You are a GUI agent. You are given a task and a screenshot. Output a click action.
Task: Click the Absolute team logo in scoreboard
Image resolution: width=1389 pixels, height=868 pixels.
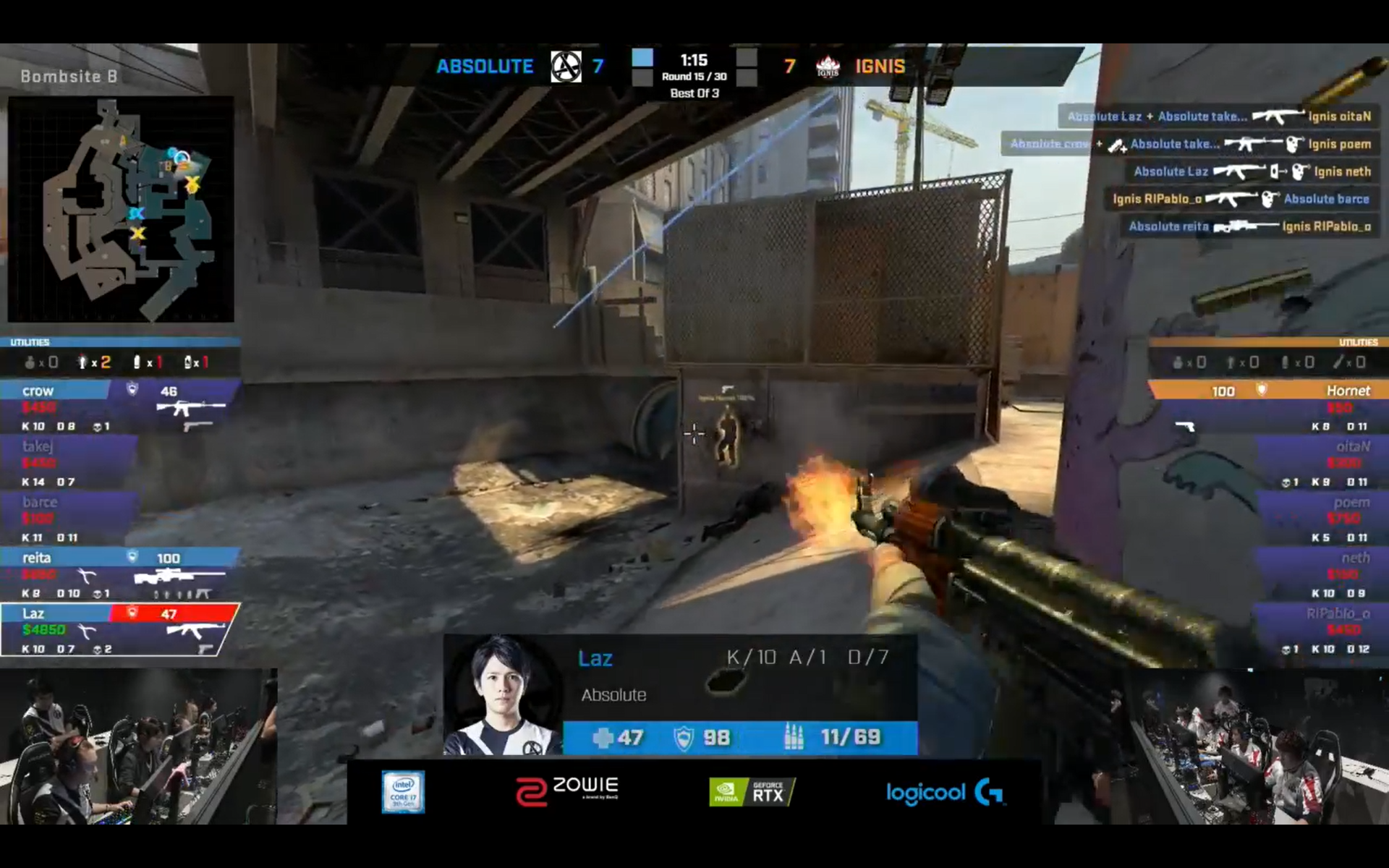click(x=566, y=67)
